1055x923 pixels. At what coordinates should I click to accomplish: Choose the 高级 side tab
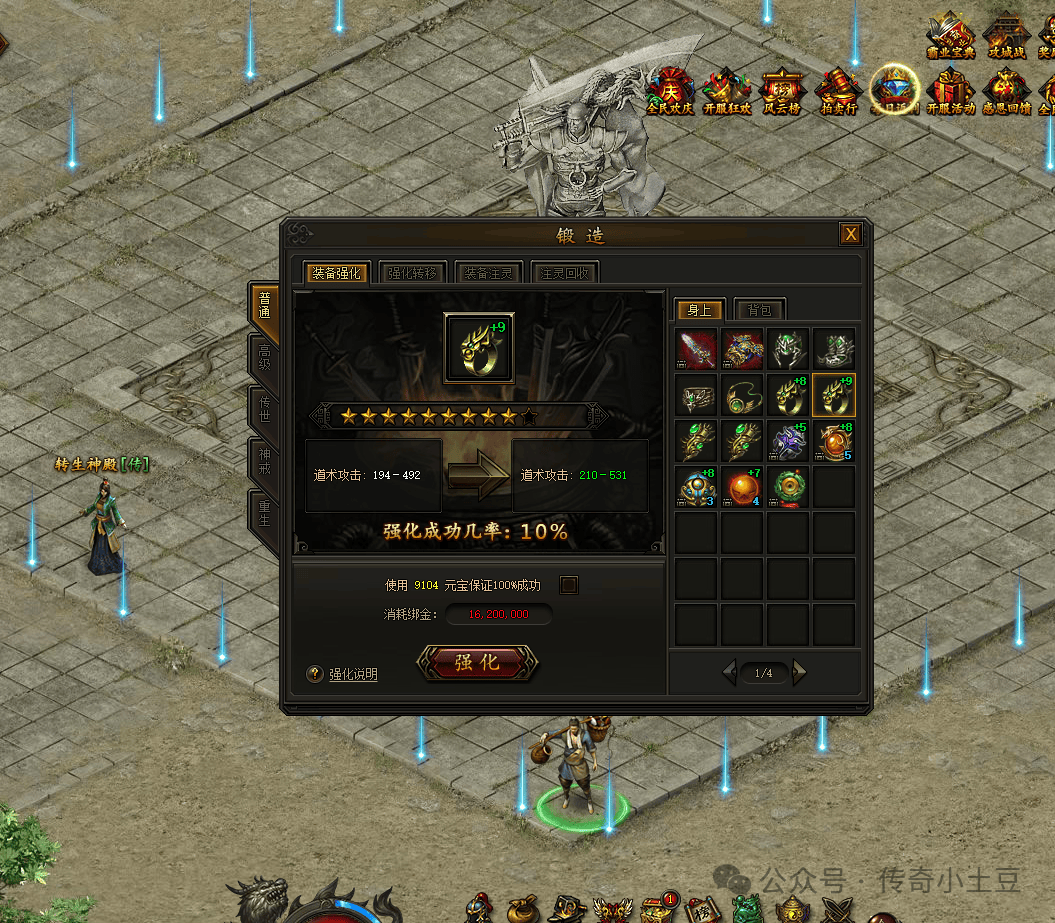tap(264, 359)
